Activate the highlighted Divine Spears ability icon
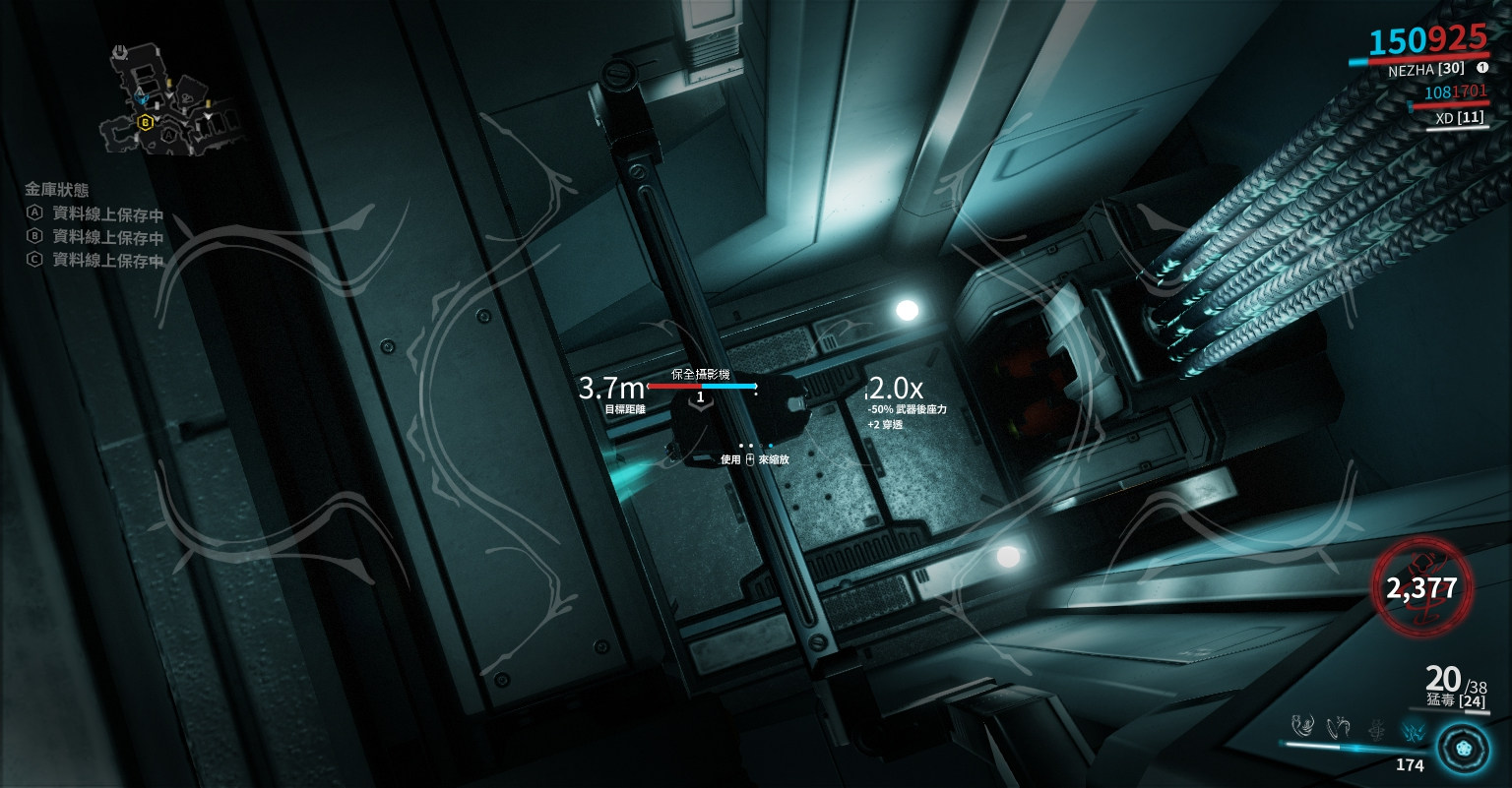The width and height of the screenshot is (1512, 788). (1412, 729)
